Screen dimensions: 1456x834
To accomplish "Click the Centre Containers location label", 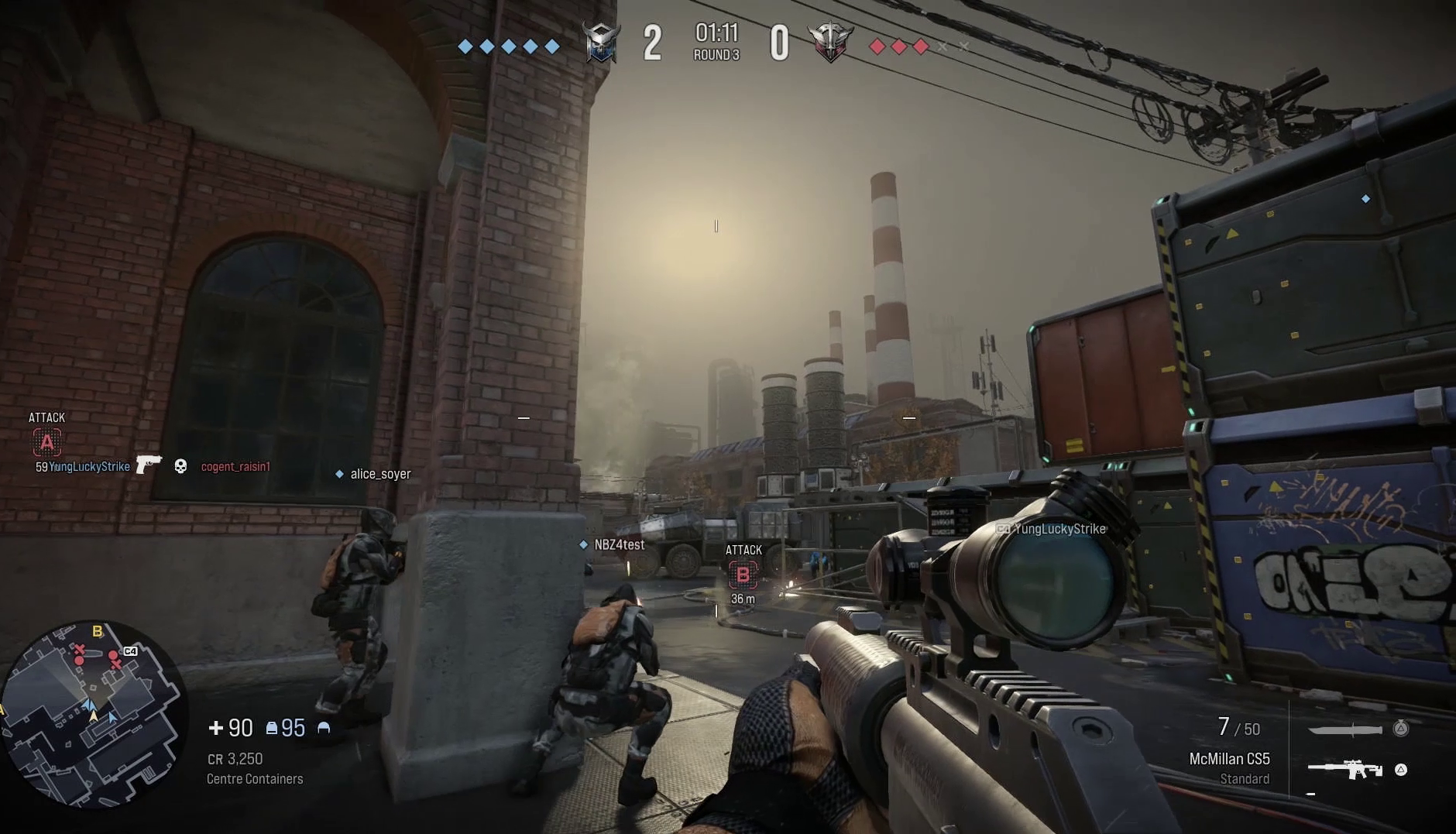I will click(256, 778).
